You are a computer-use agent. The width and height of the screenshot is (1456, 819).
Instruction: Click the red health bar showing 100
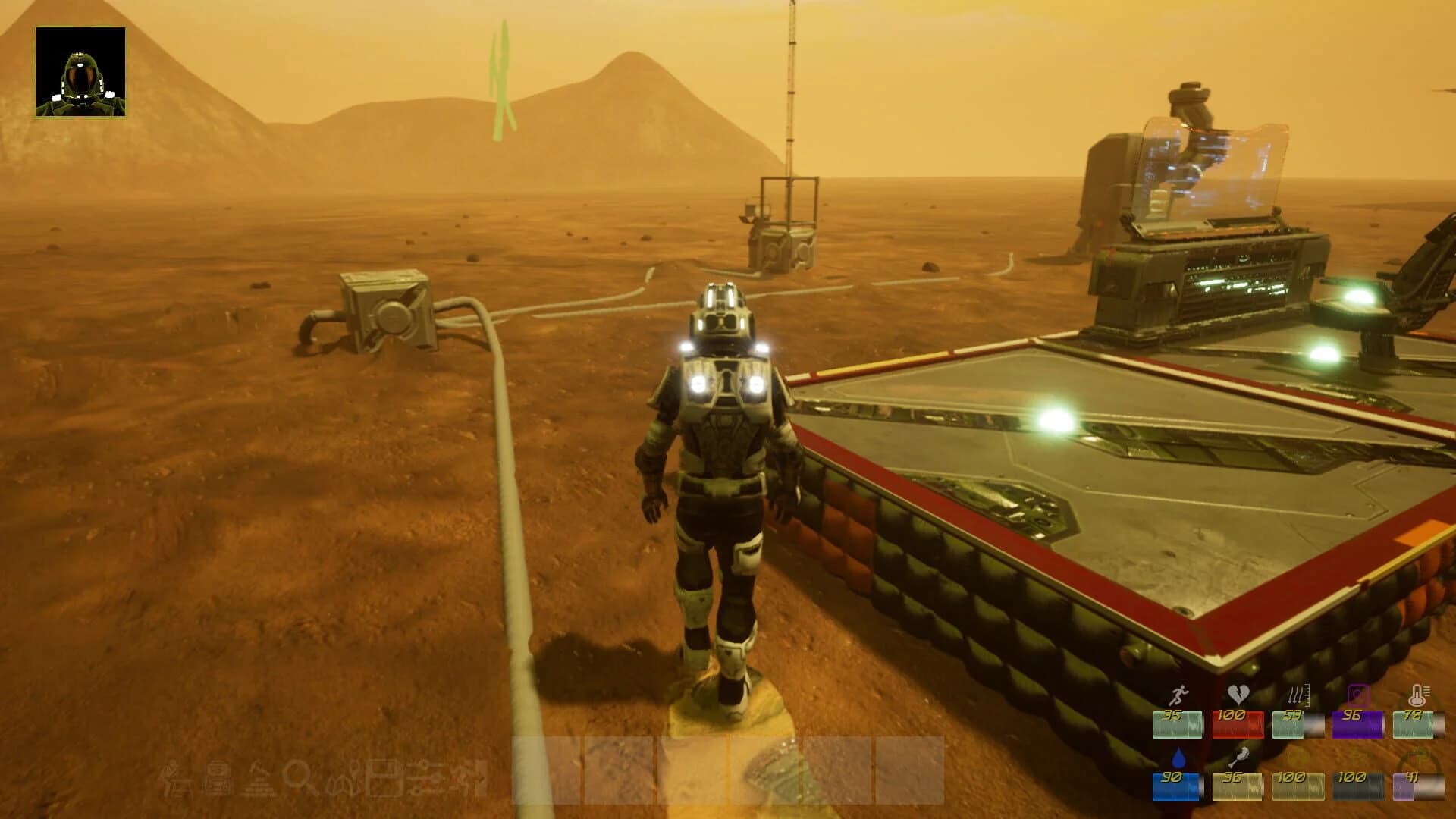1237,724
